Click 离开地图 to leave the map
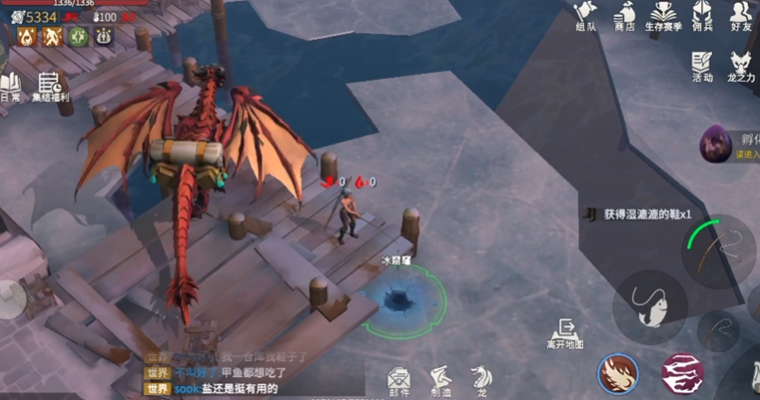Image resolution: width=760 pixels, height=400 pixels. coord(565,333)
